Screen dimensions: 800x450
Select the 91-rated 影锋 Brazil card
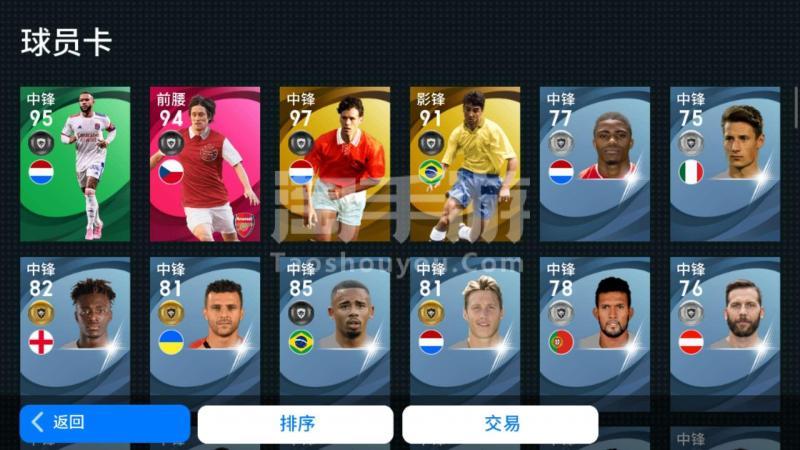465,164
